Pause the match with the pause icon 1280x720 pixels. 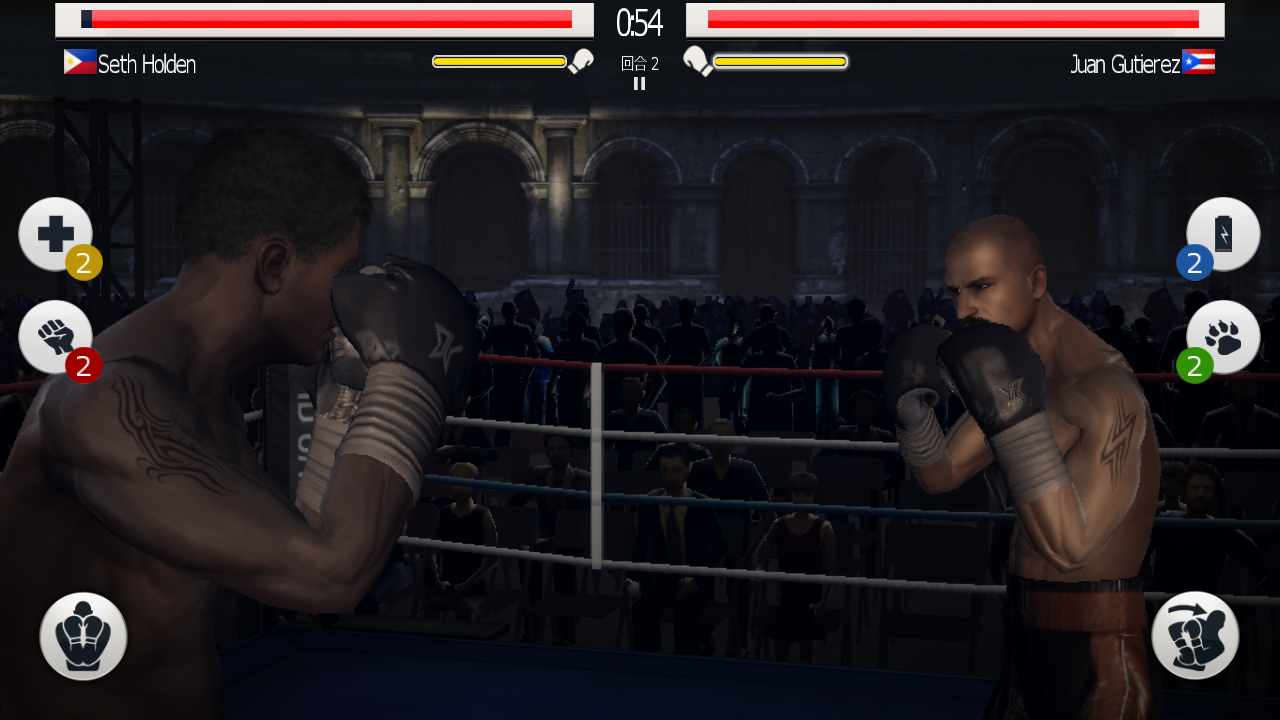(x=639, y=84)
